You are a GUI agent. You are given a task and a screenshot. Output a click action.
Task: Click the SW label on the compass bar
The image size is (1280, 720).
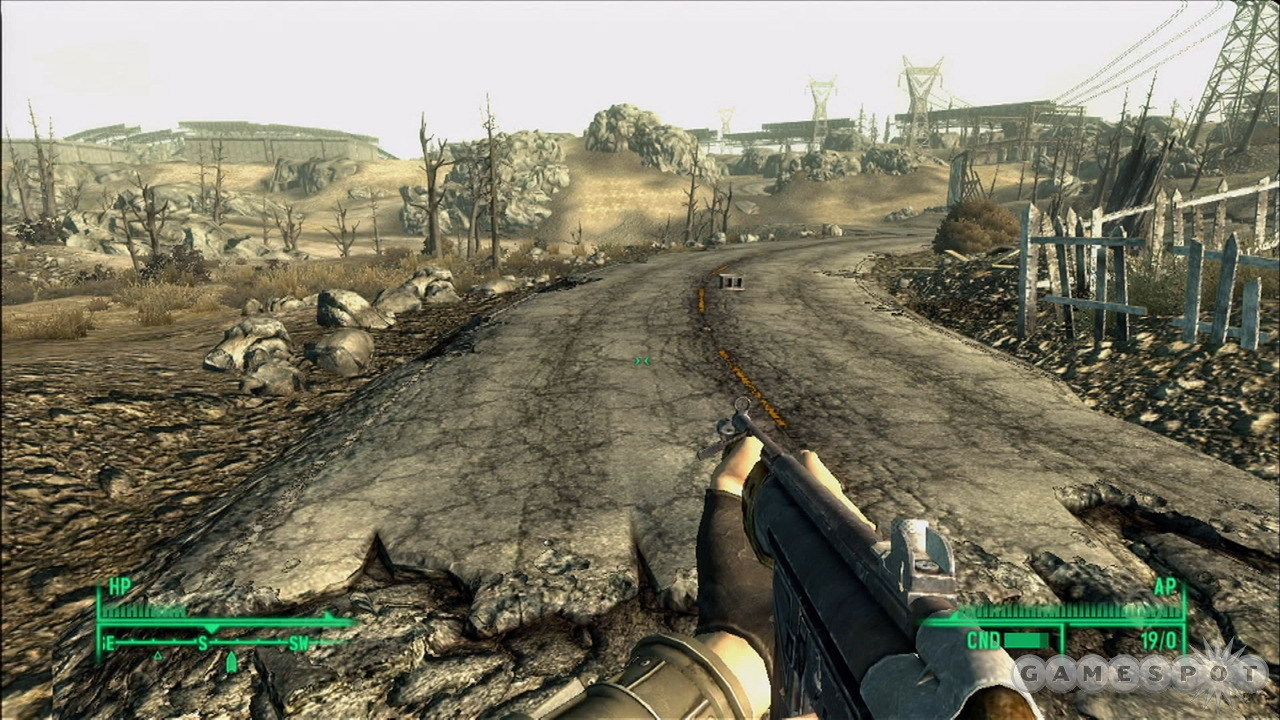[x=299, y=641]
